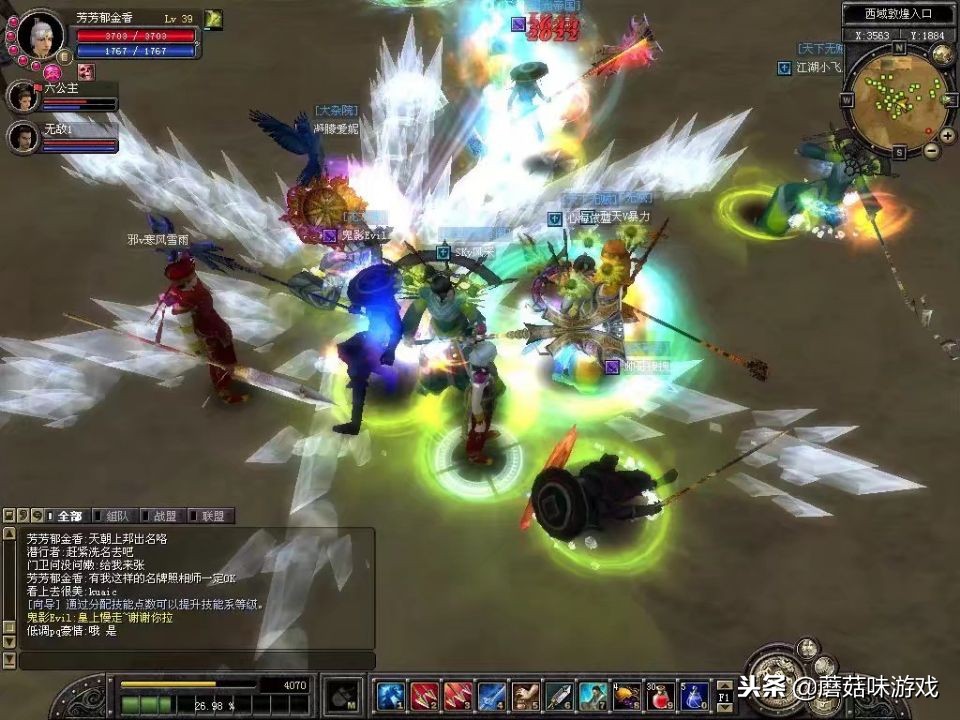
Task: Switch to the 全部 chat tab
Action: [x=68, y=516]
